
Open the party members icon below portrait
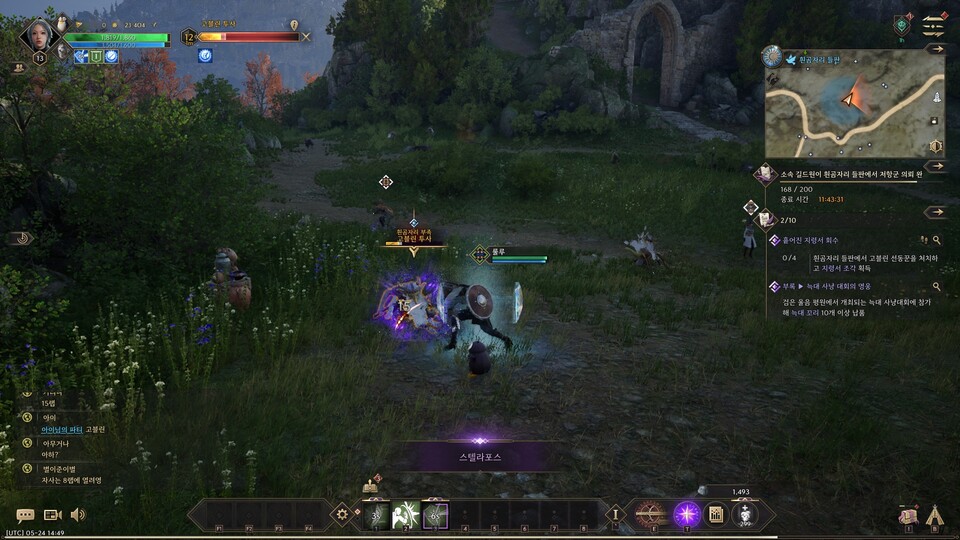click(x=19, y=68)
